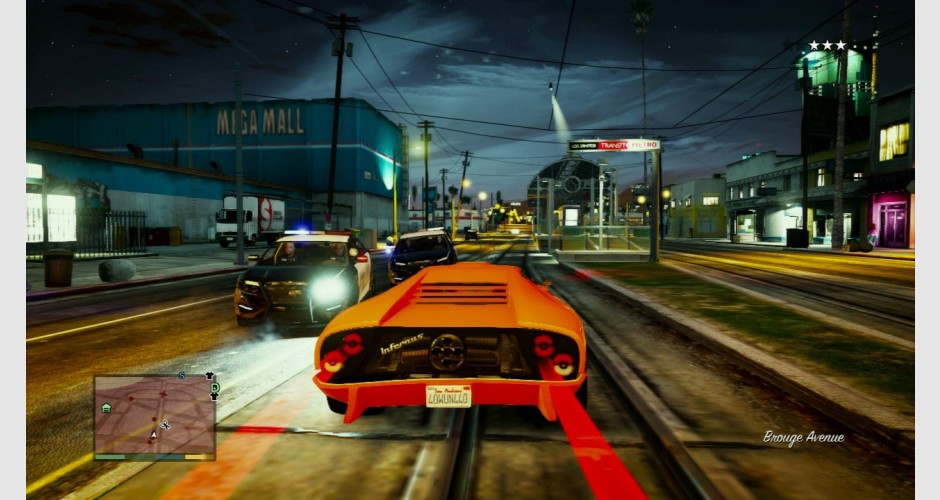Select the green D marker on the minimap

[213, 387]
